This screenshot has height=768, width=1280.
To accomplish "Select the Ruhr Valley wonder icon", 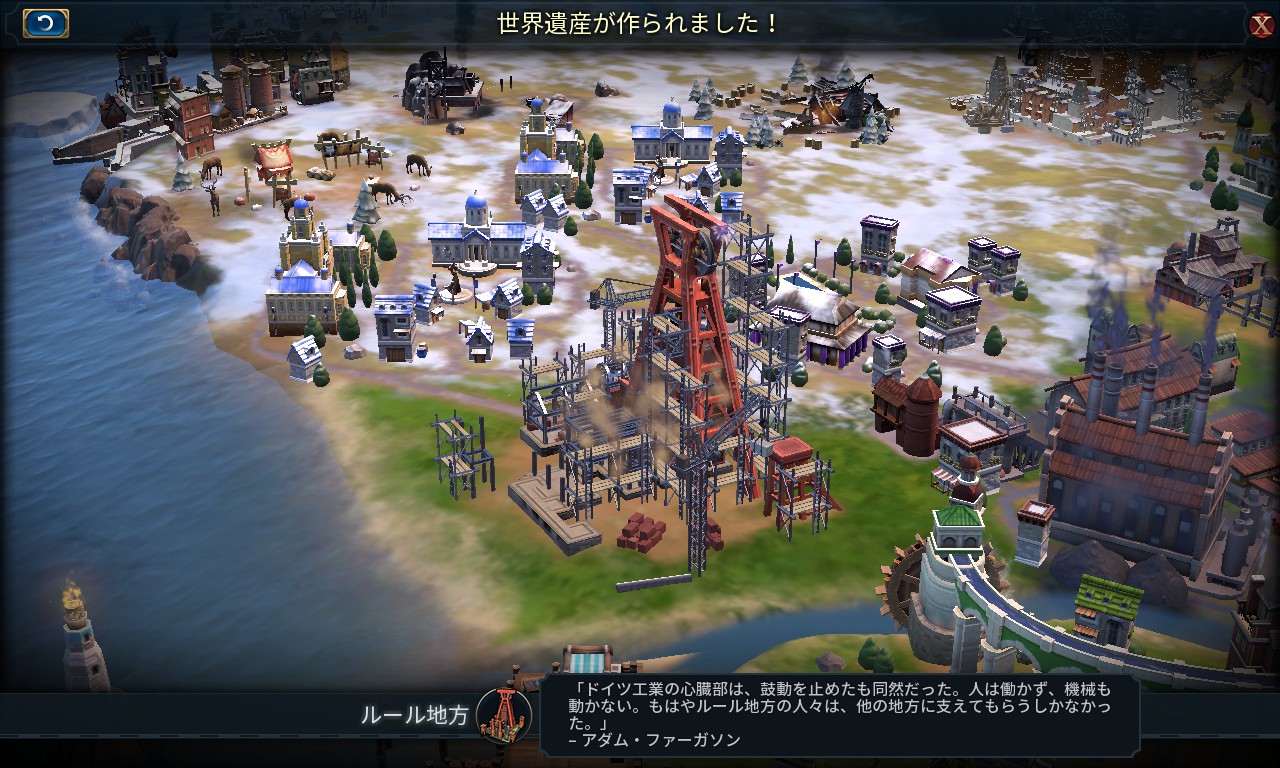I will (504, 714).
